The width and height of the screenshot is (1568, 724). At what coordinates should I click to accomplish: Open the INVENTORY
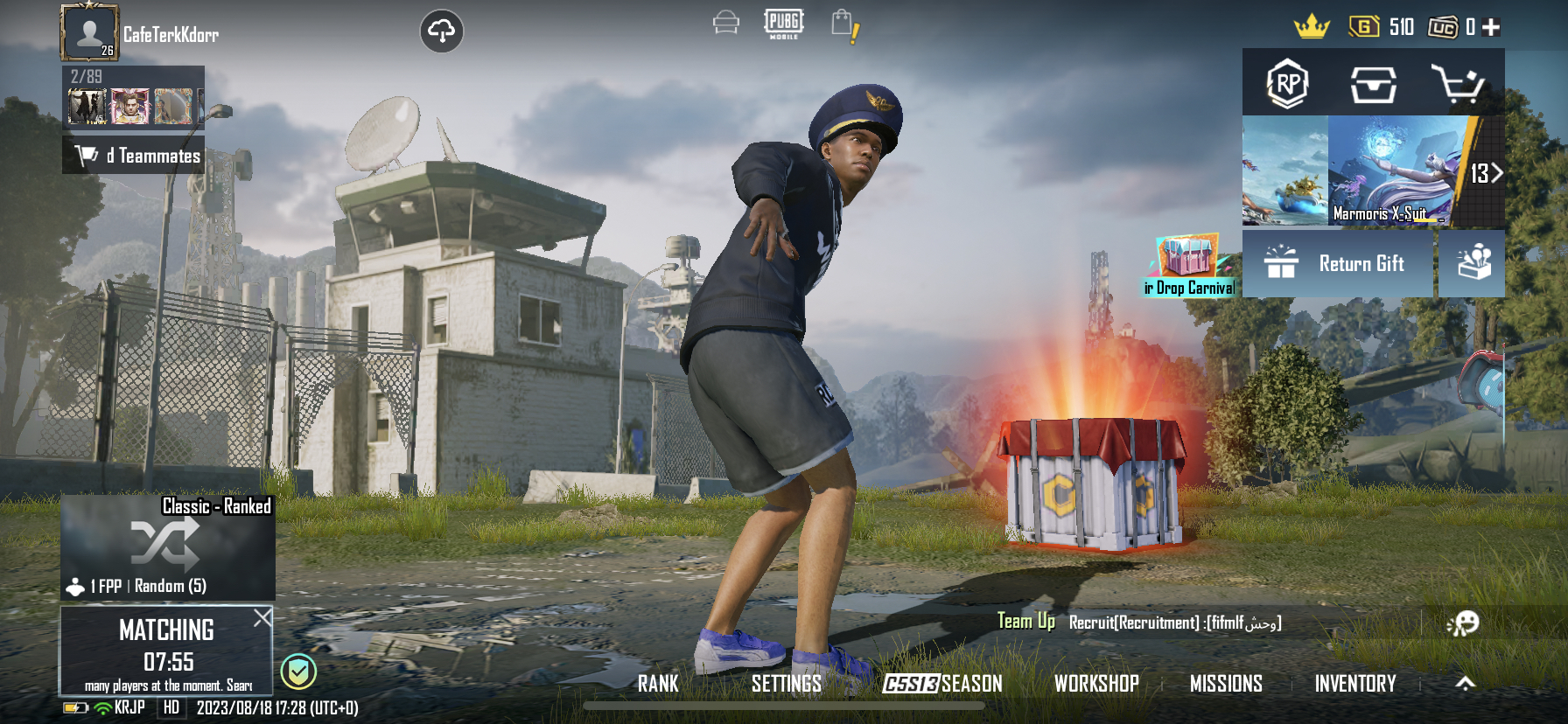[x=1355, y=684]
